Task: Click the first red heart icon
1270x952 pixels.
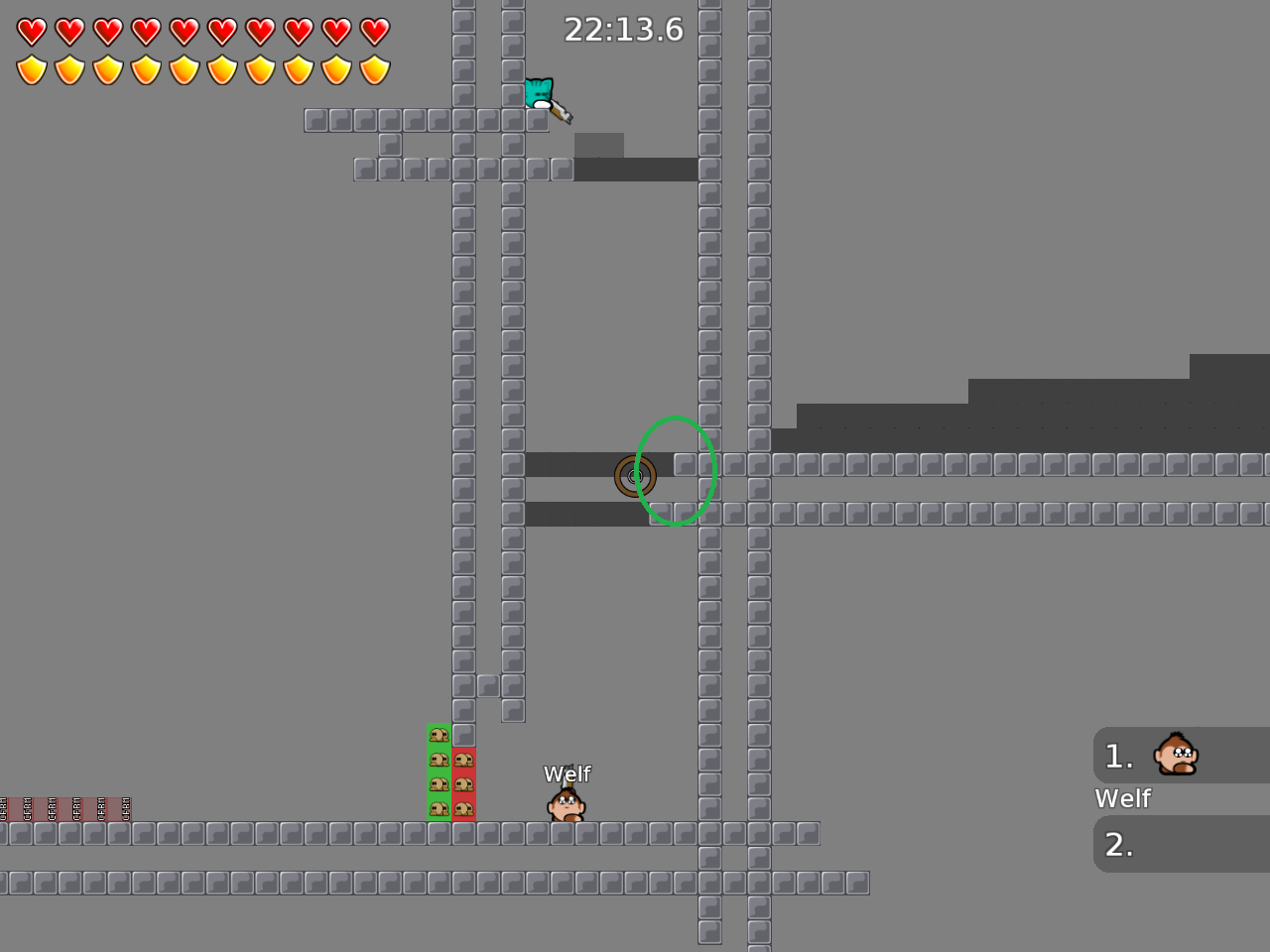Action: [x=33, y=31]
